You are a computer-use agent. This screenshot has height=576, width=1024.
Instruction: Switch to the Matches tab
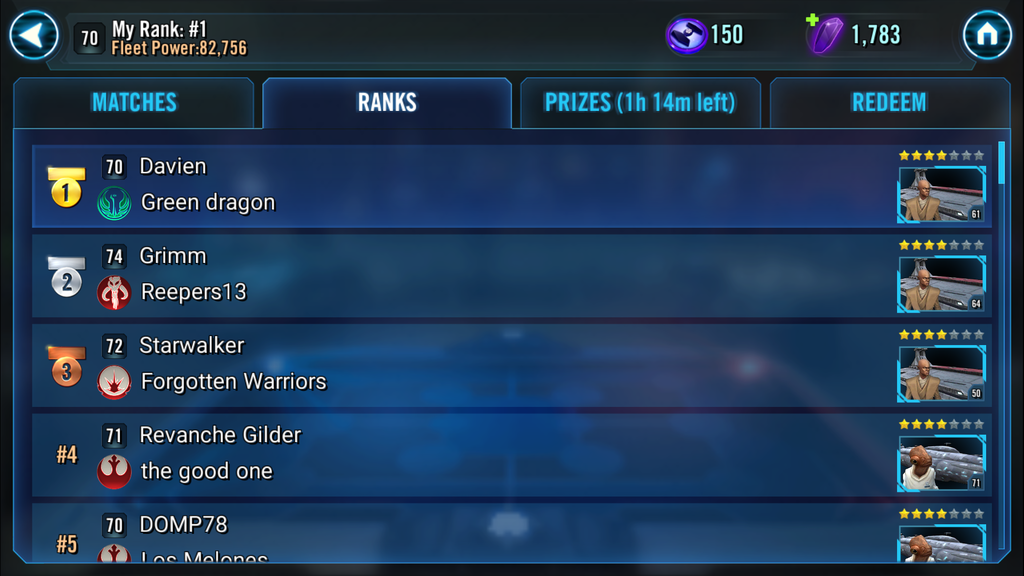[134, 103]
